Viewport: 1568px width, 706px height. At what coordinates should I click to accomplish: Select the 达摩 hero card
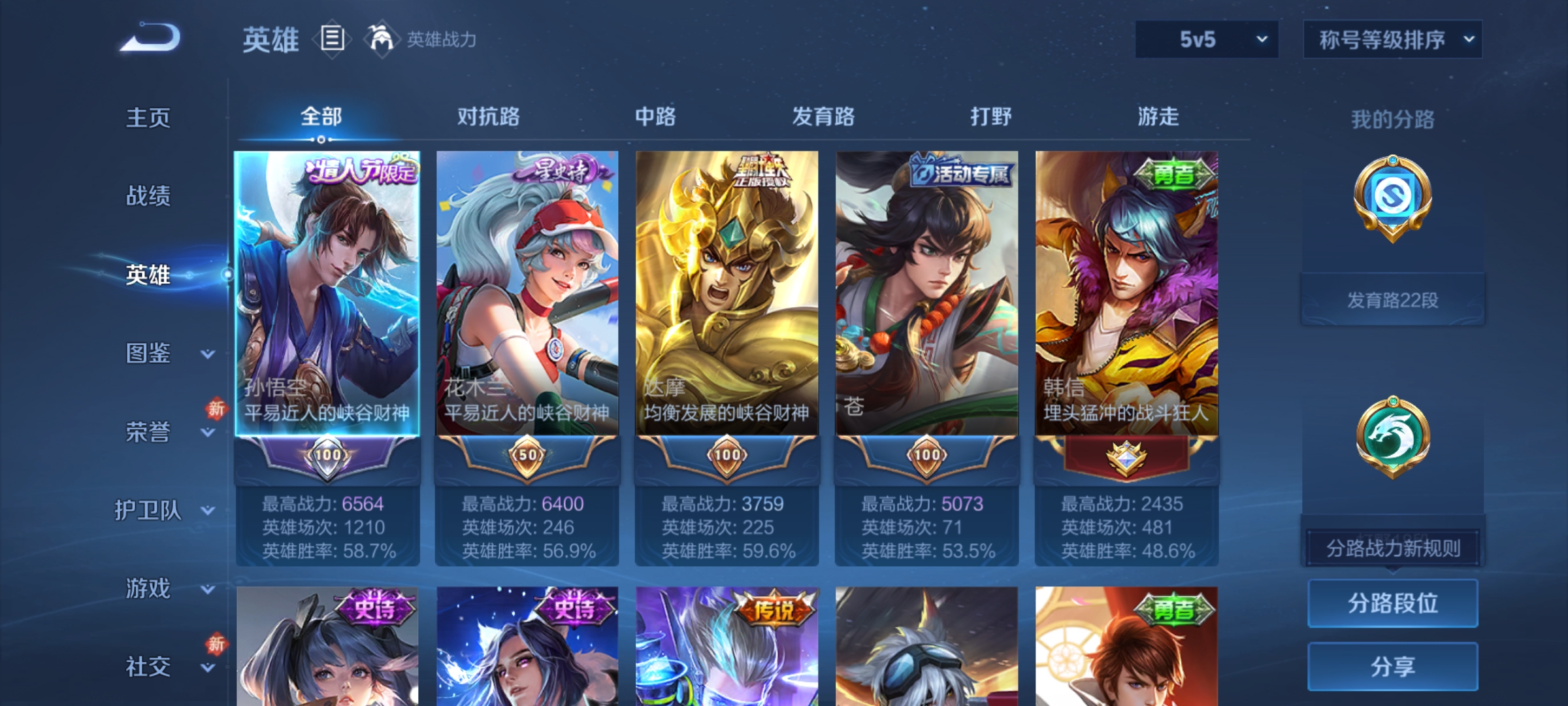pos(725,288)
